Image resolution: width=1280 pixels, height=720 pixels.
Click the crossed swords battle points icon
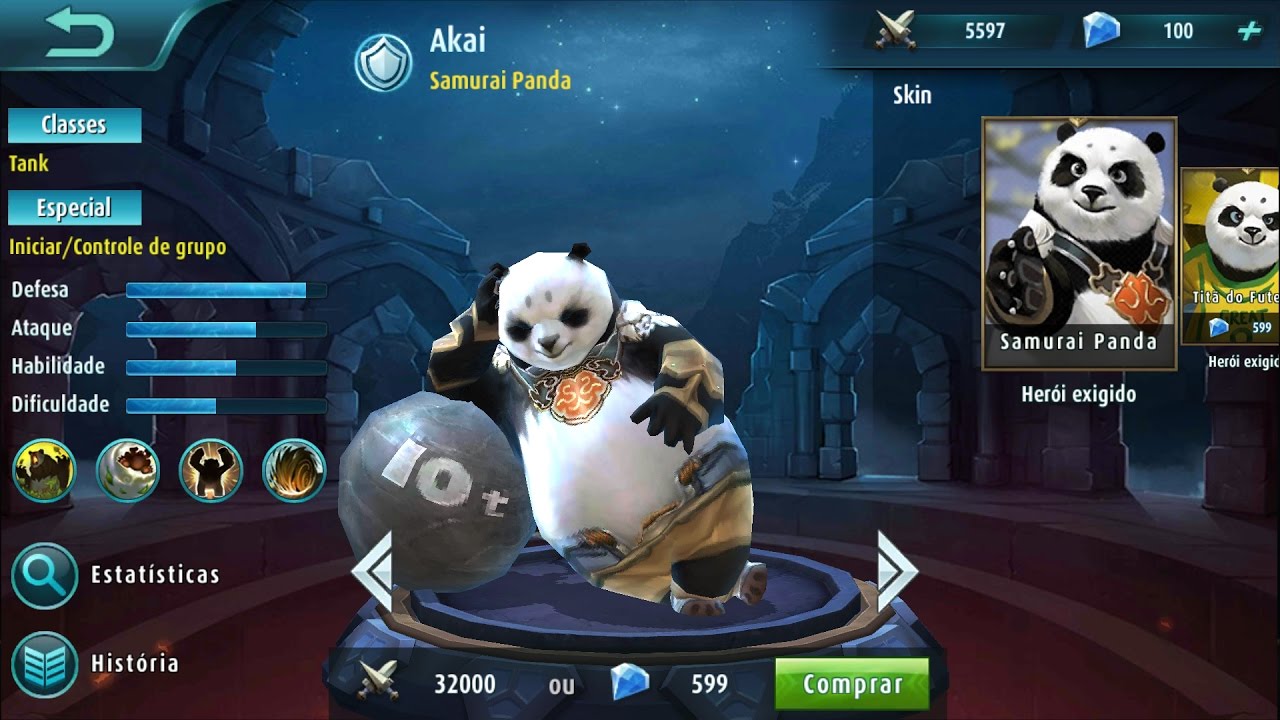[x=896, y=30]
